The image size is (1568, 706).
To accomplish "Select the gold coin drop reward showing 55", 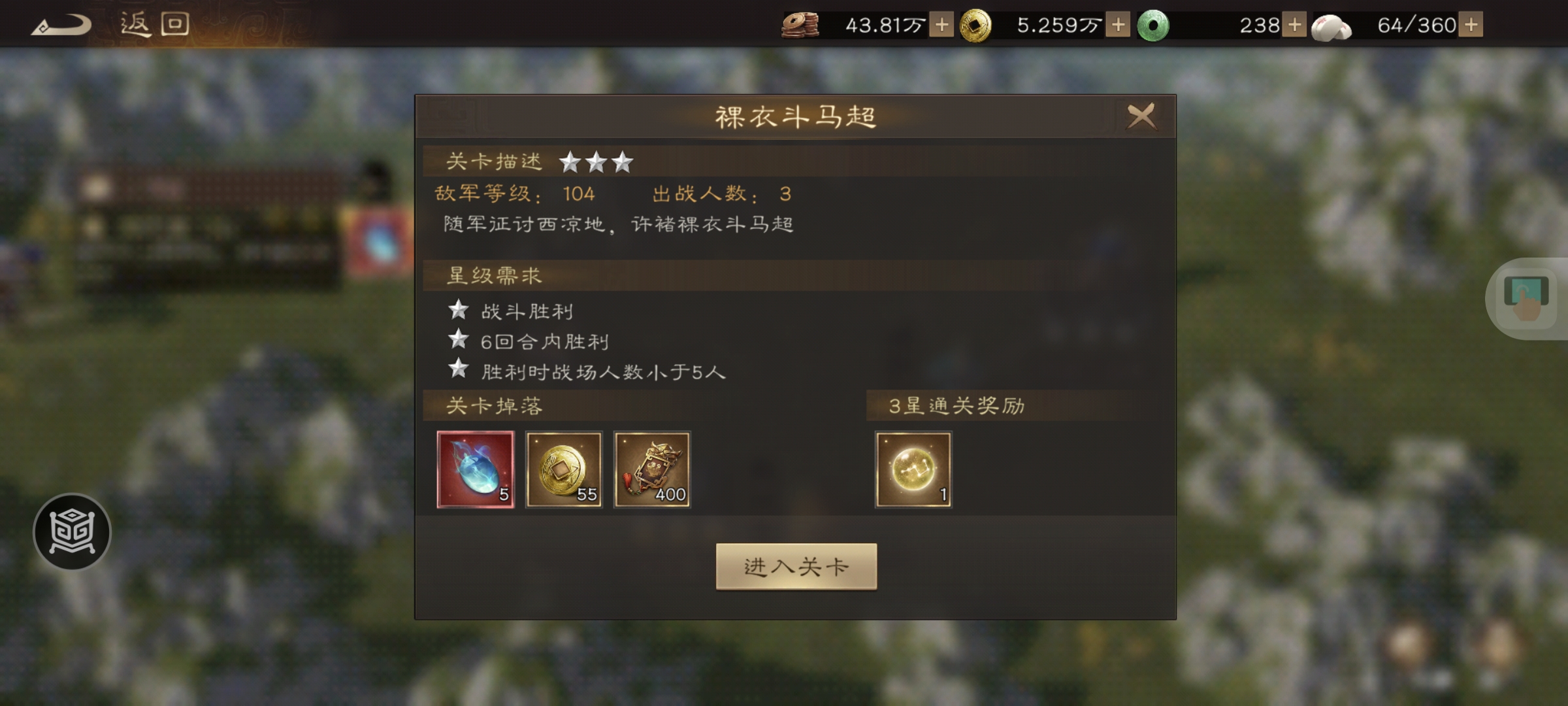I will pos(564,469).
